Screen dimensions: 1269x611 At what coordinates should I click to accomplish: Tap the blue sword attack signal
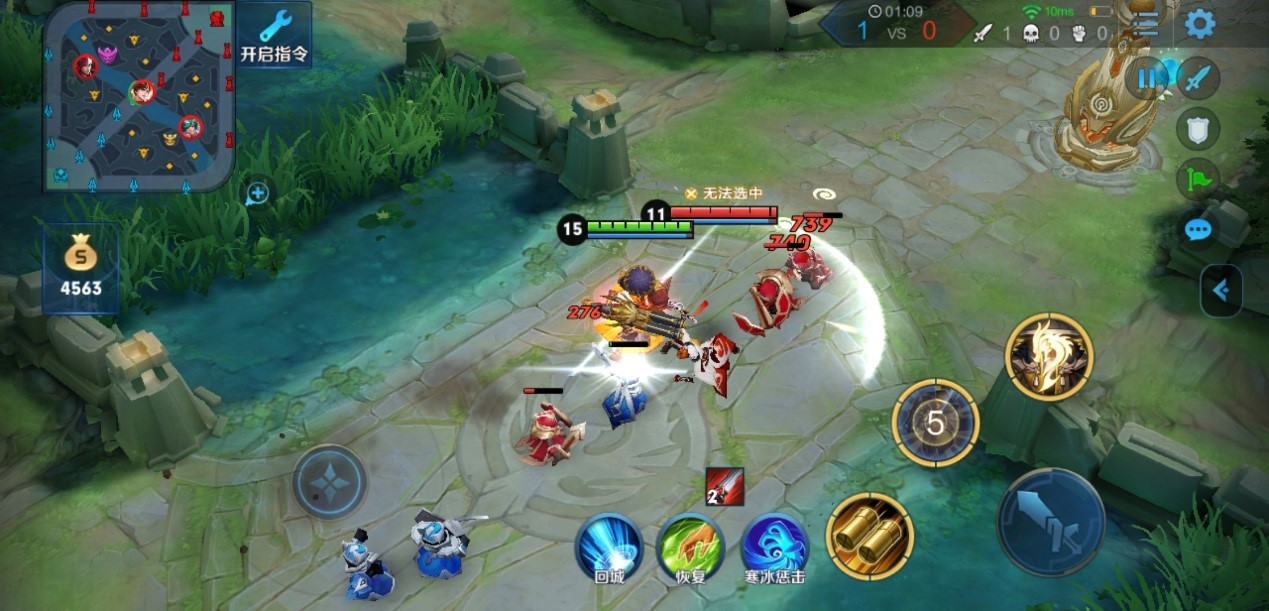(1197, 78)
